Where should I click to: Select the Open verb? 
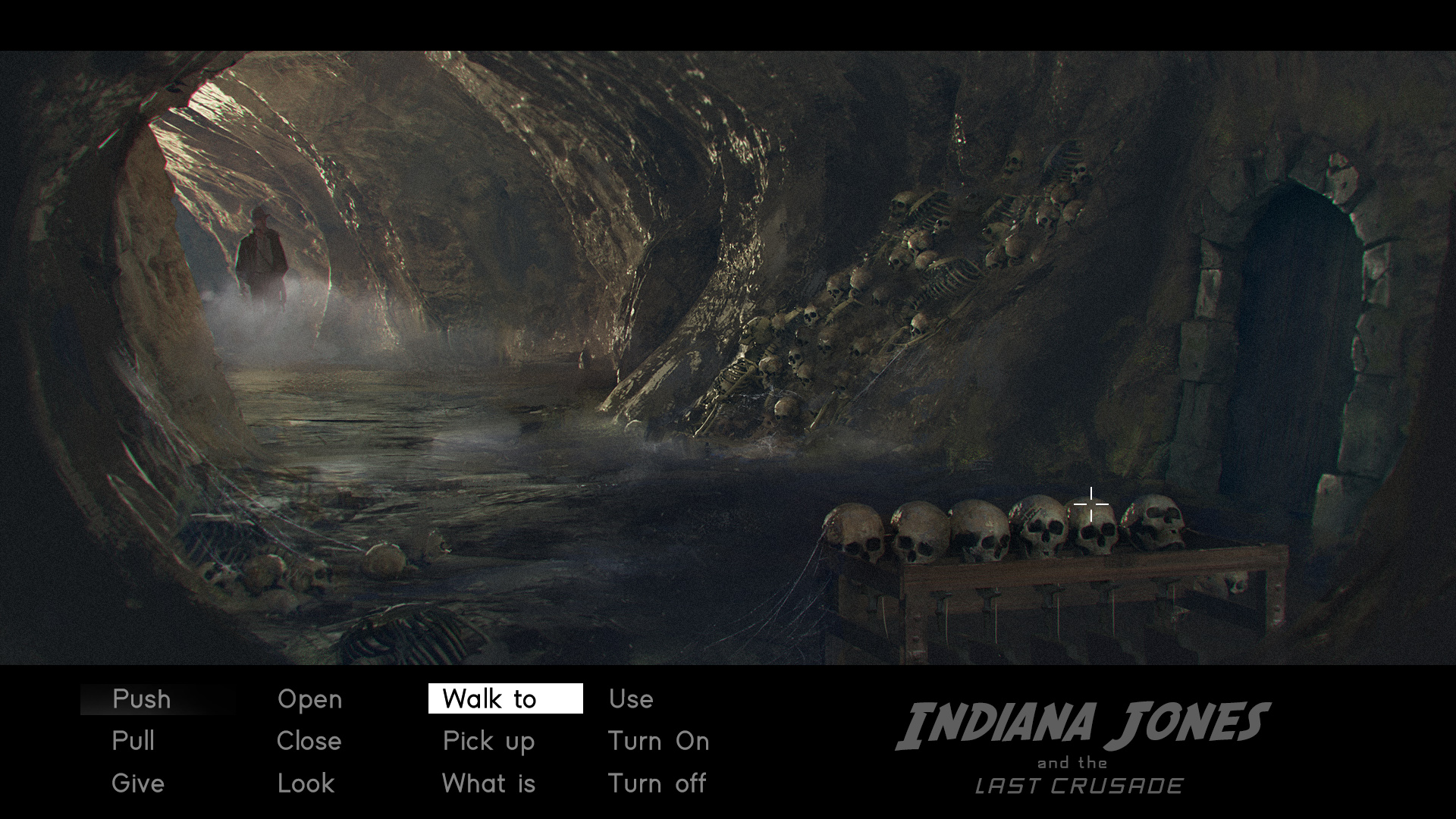tap(309, 699)
